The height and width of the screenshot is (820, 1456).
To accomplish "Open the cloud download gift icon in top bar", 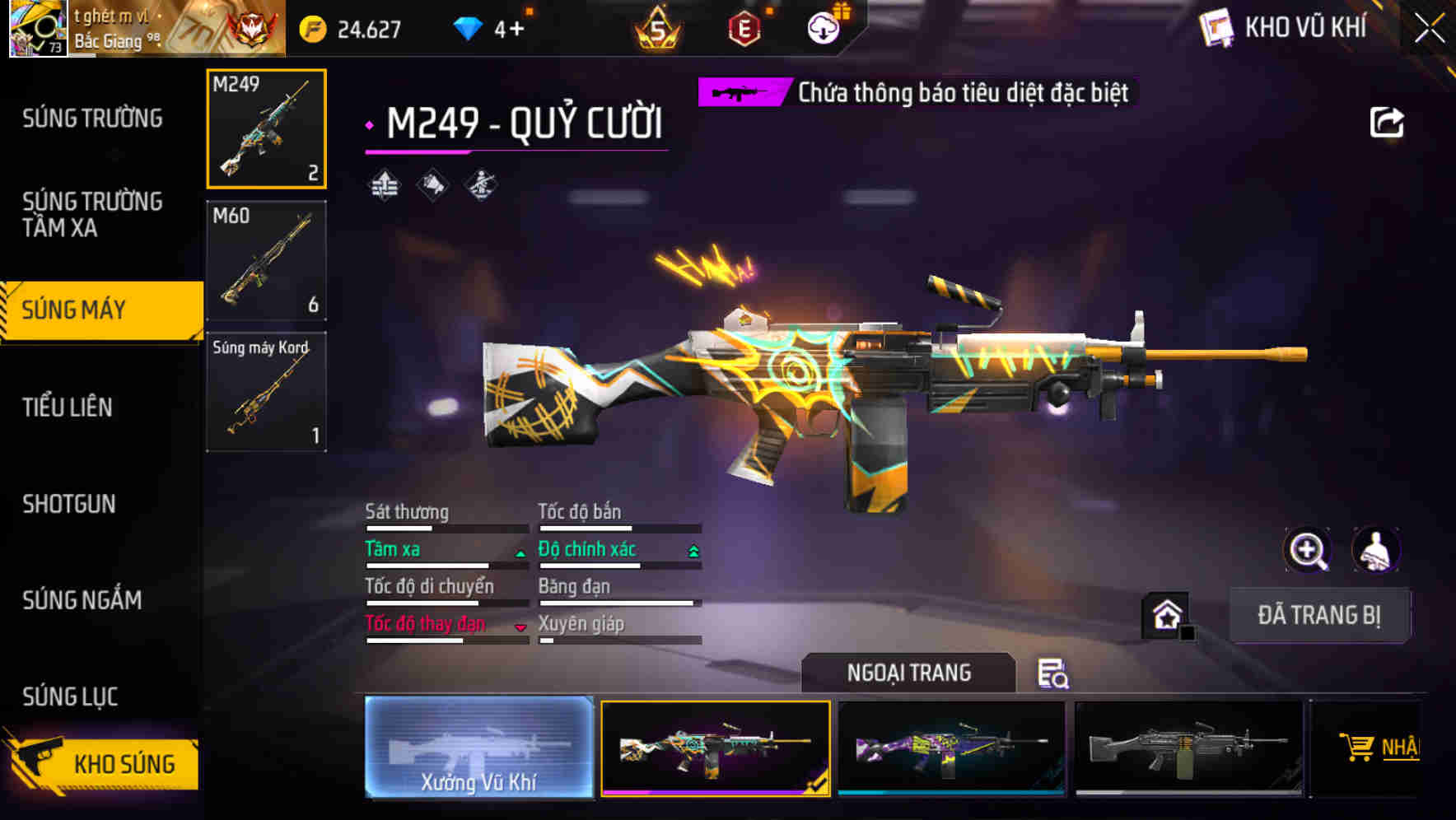I will [823, 29].
